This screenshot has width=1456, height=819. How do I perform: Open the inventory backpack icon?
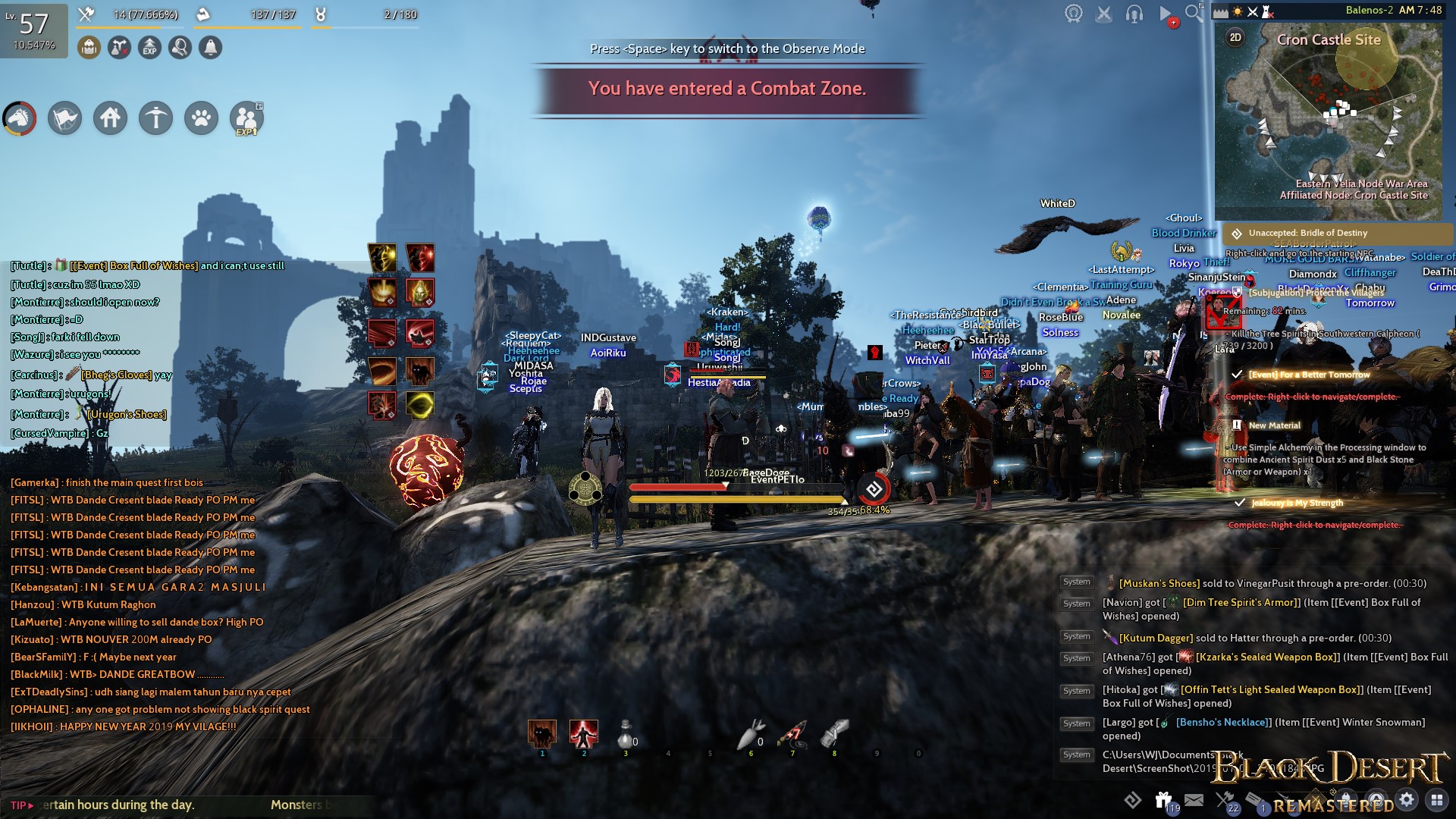(89, 47)
